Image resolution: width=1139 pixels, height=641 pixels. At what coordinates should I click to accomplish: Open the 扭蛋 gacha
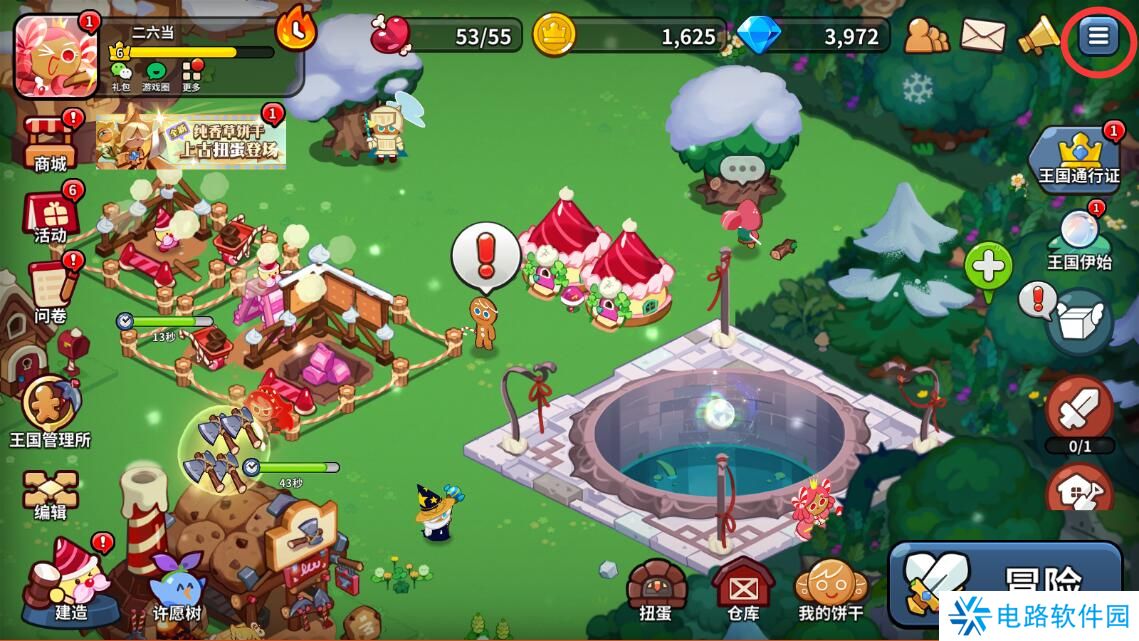coord(655,588)
